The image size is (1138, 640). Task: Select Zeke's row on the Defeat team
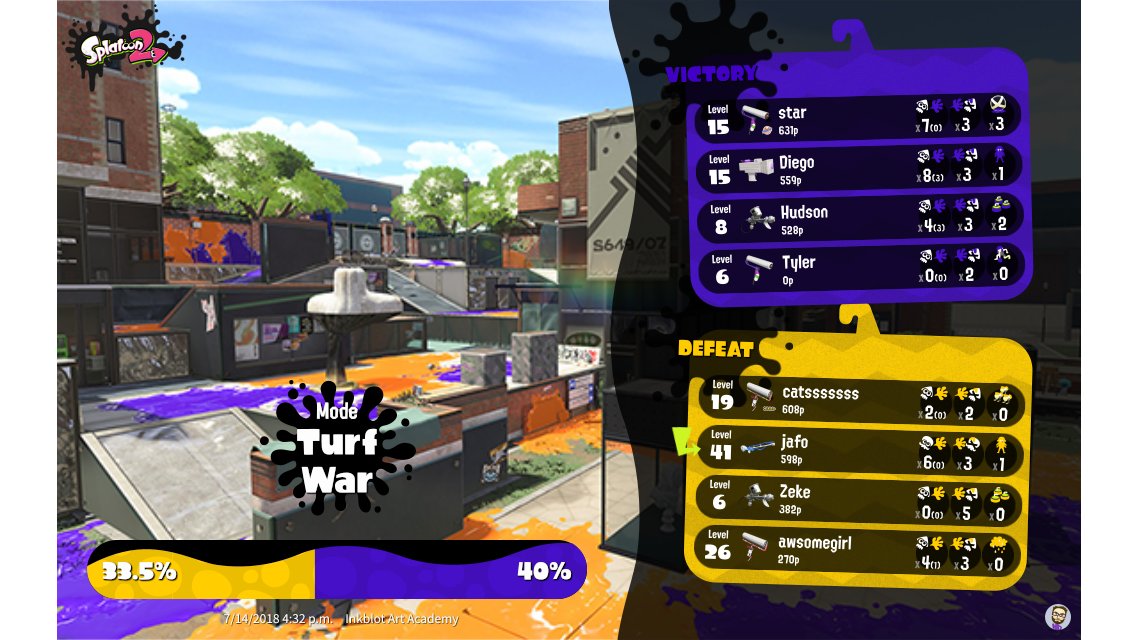coord(860,499)
